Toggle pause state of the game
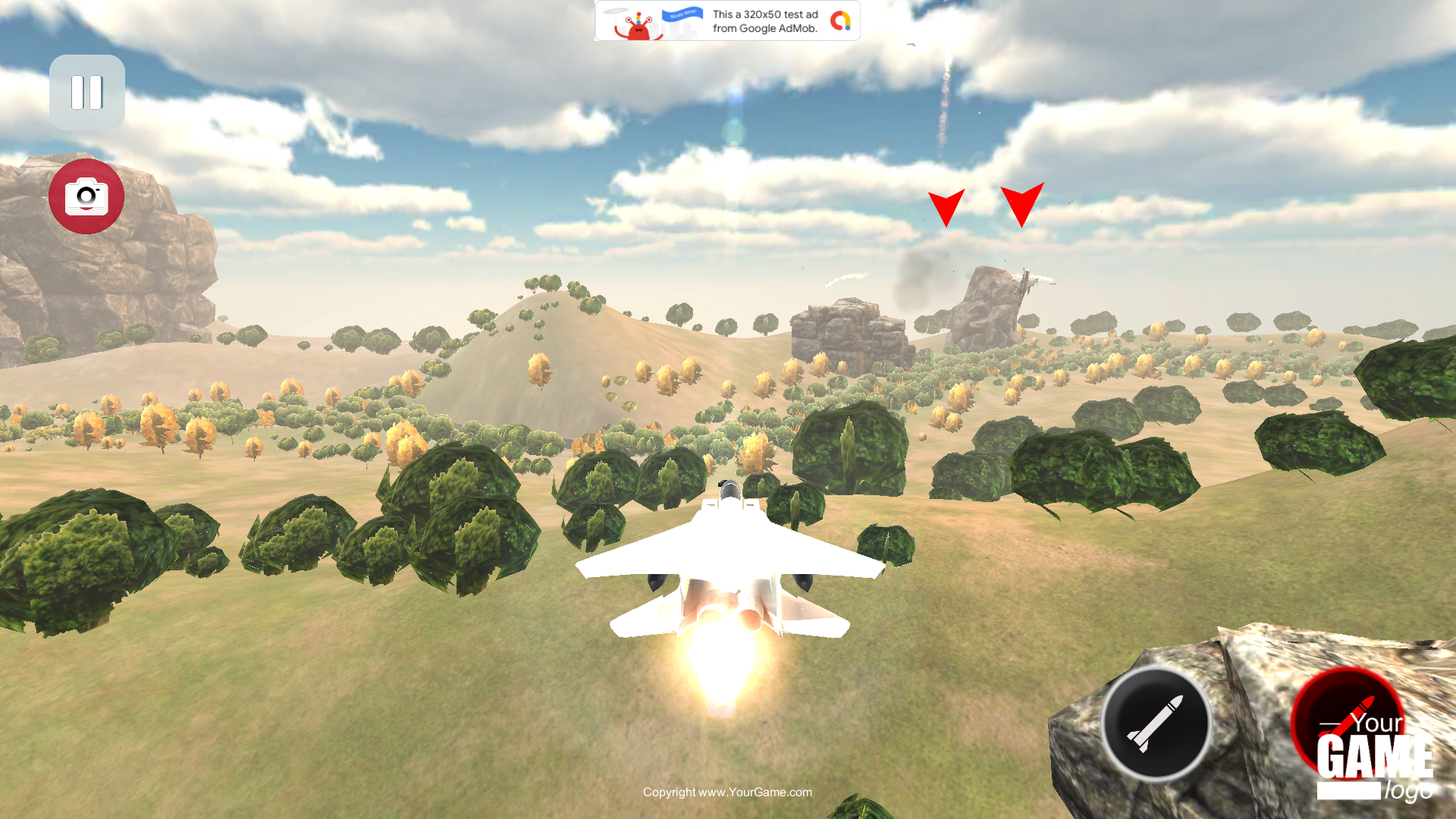This screenshot has width=1456, height=819. (86, 92)
